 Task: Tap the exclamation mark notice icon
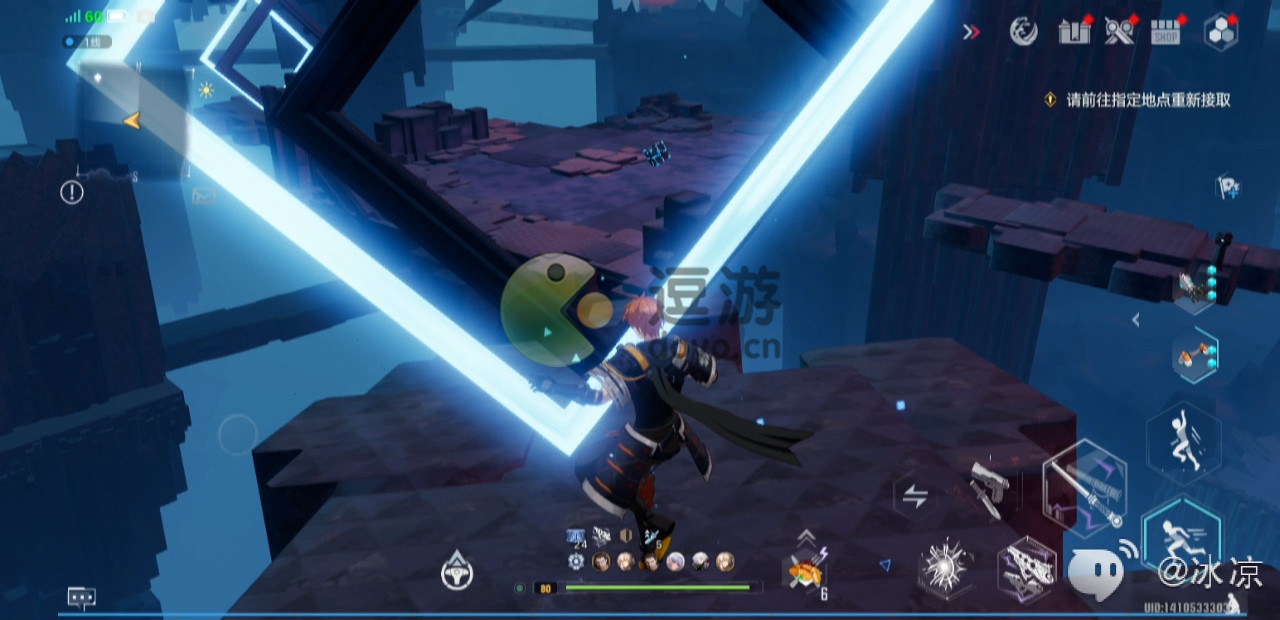[x=72, y=192]
